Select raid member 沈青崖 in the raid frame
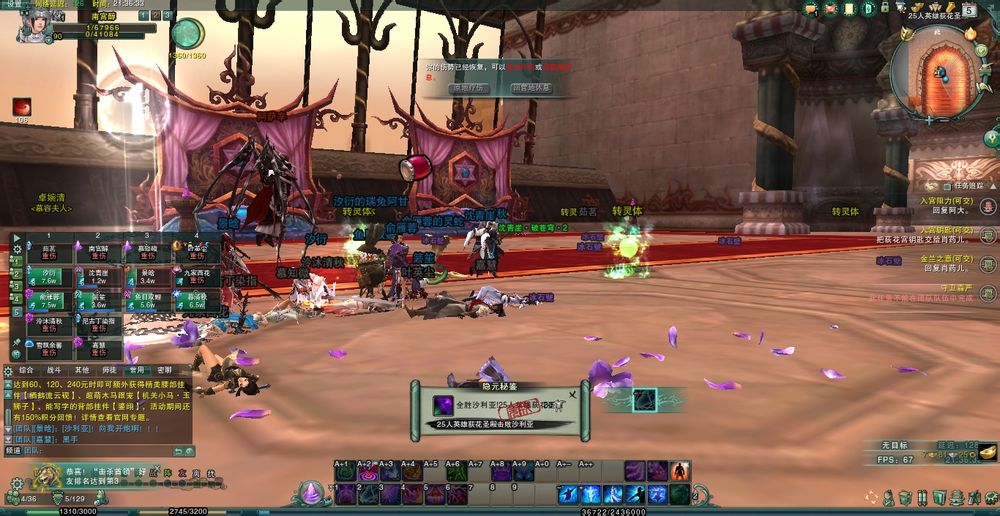The image size is (1000, 516). coord(98,277)
